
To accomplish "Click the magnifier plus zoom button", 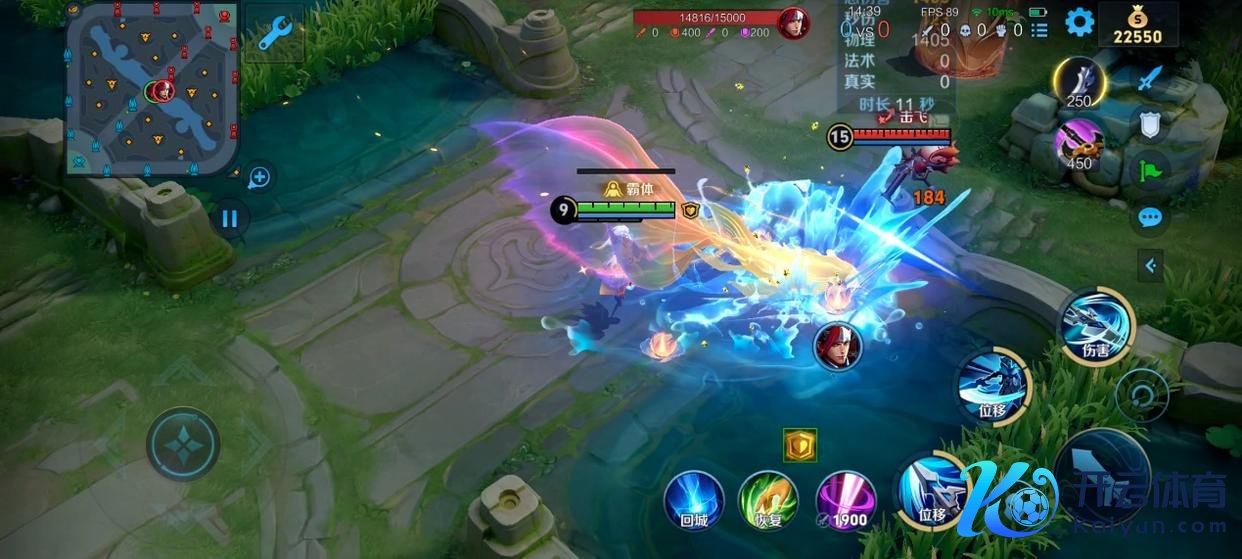I will point(259,178).
